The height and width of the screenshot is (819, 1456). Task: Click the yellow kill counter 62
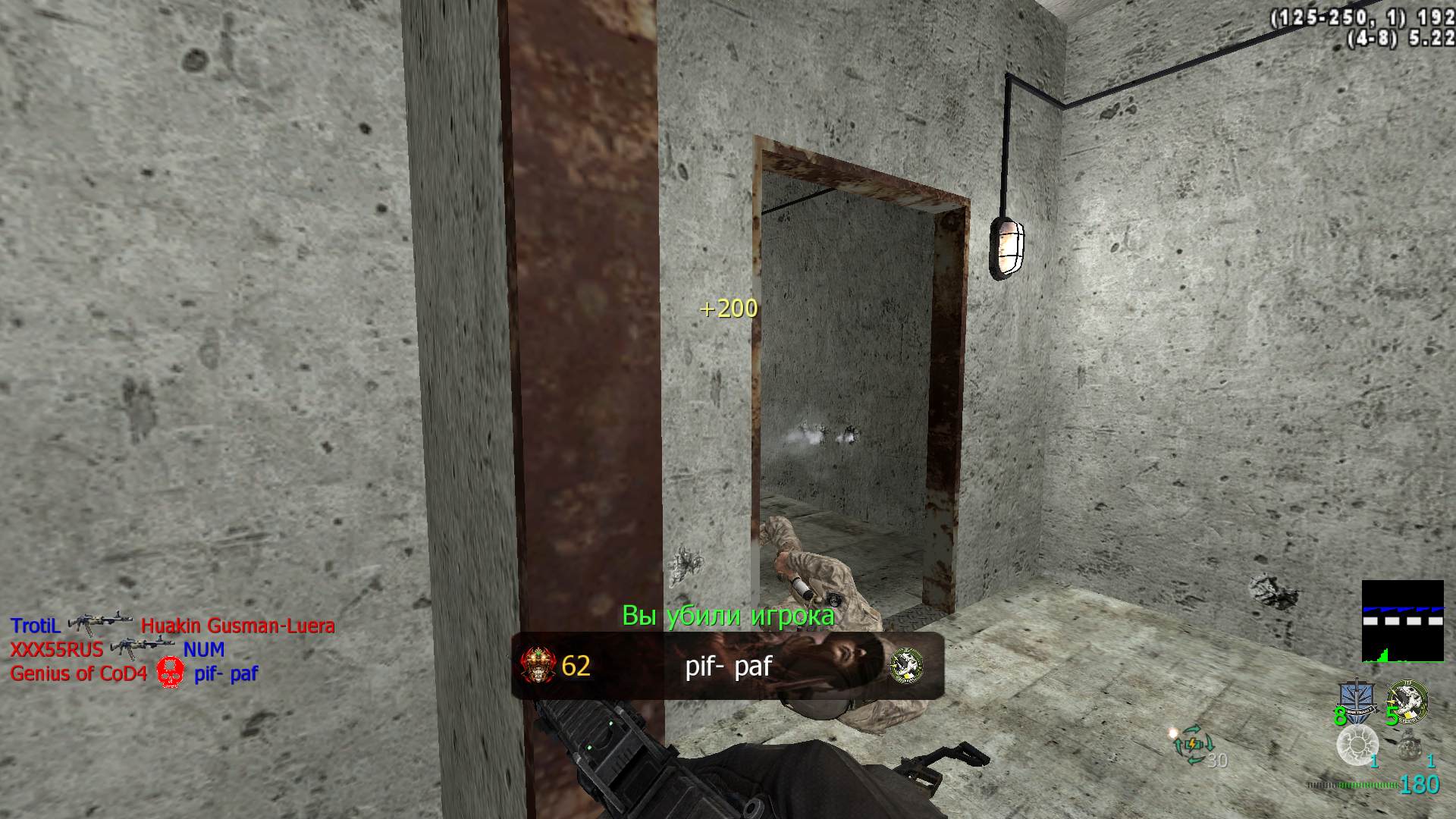tap(576, 667)
